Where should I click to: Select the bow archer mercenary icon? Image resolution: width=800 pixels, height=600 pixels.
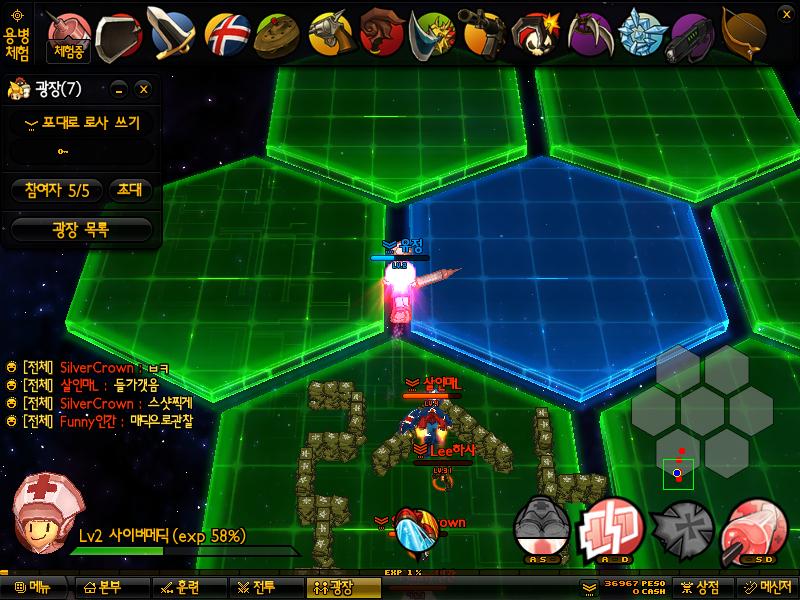[x=746, y=32]
